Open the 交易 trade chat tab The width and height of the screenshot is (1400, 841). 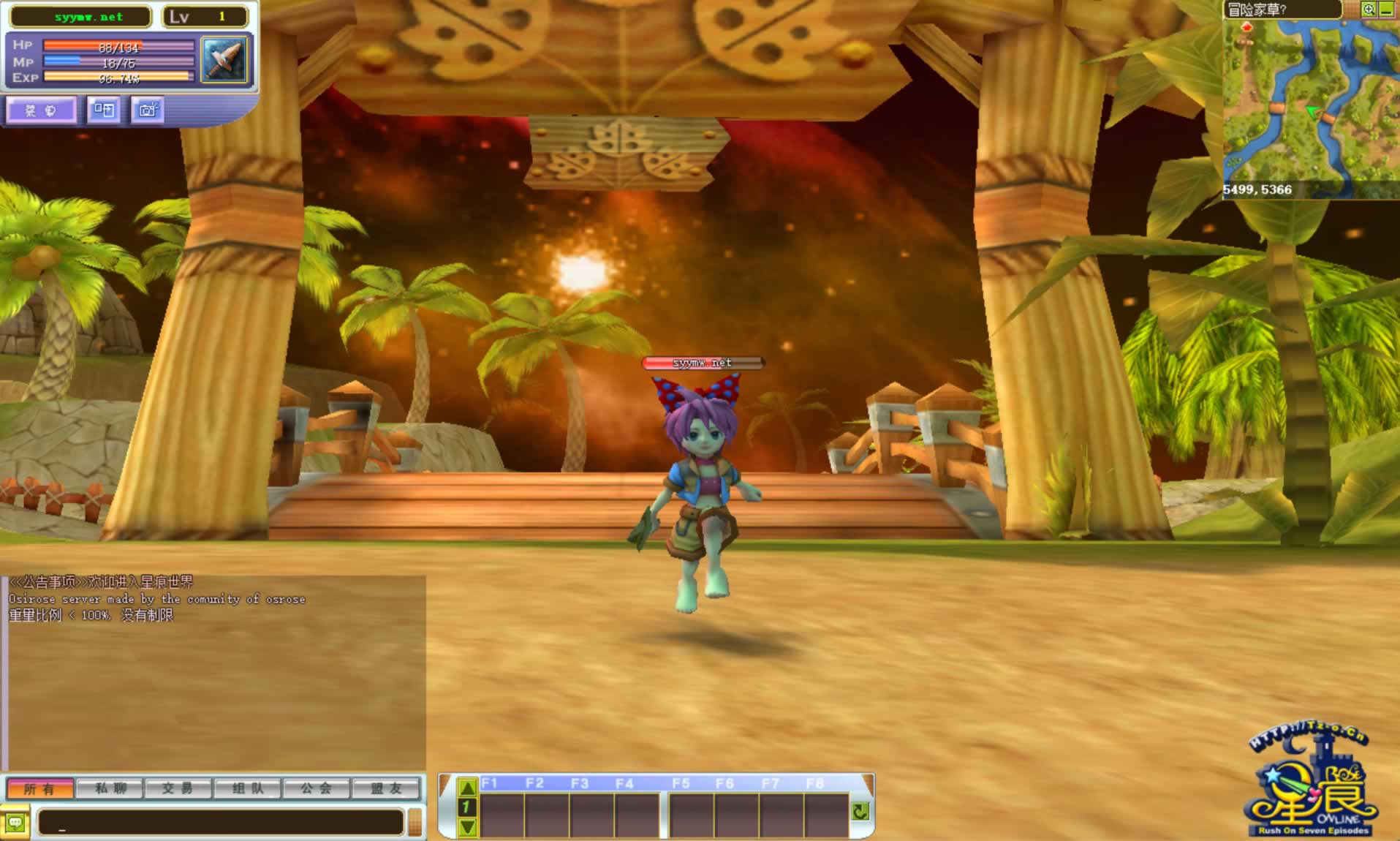178,788
